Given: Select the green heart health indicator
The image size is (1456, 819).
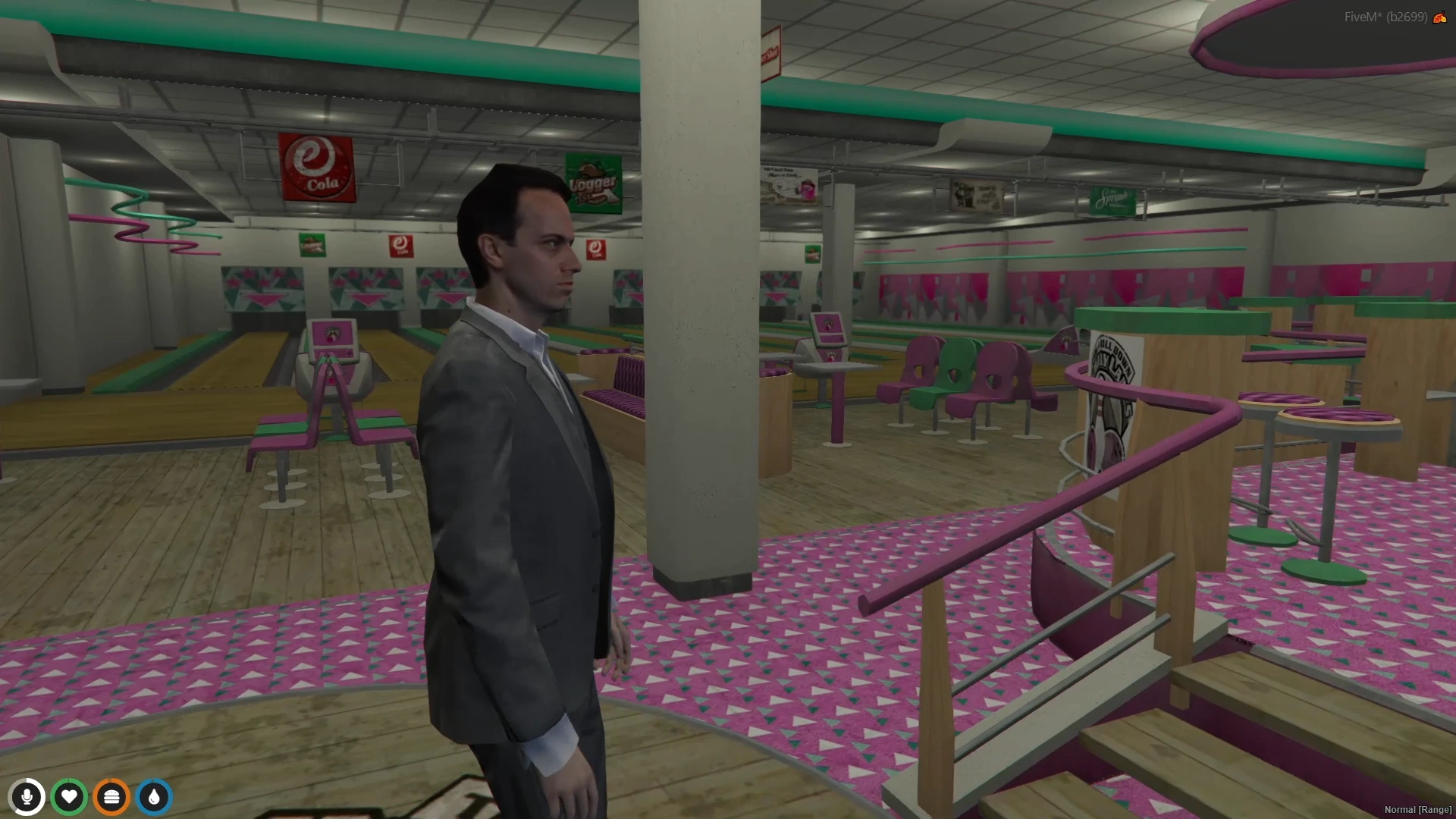Looking at the screenshot, I should (70, 797).
